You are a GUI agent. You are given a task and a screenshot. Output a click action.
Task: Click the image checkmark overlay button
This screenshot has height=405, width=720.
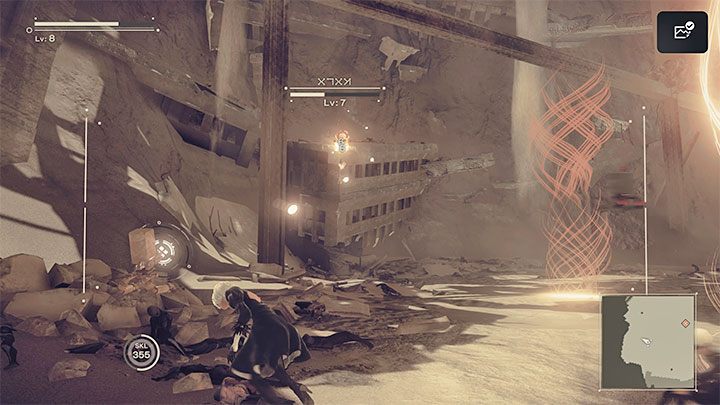tap(682, 33)
